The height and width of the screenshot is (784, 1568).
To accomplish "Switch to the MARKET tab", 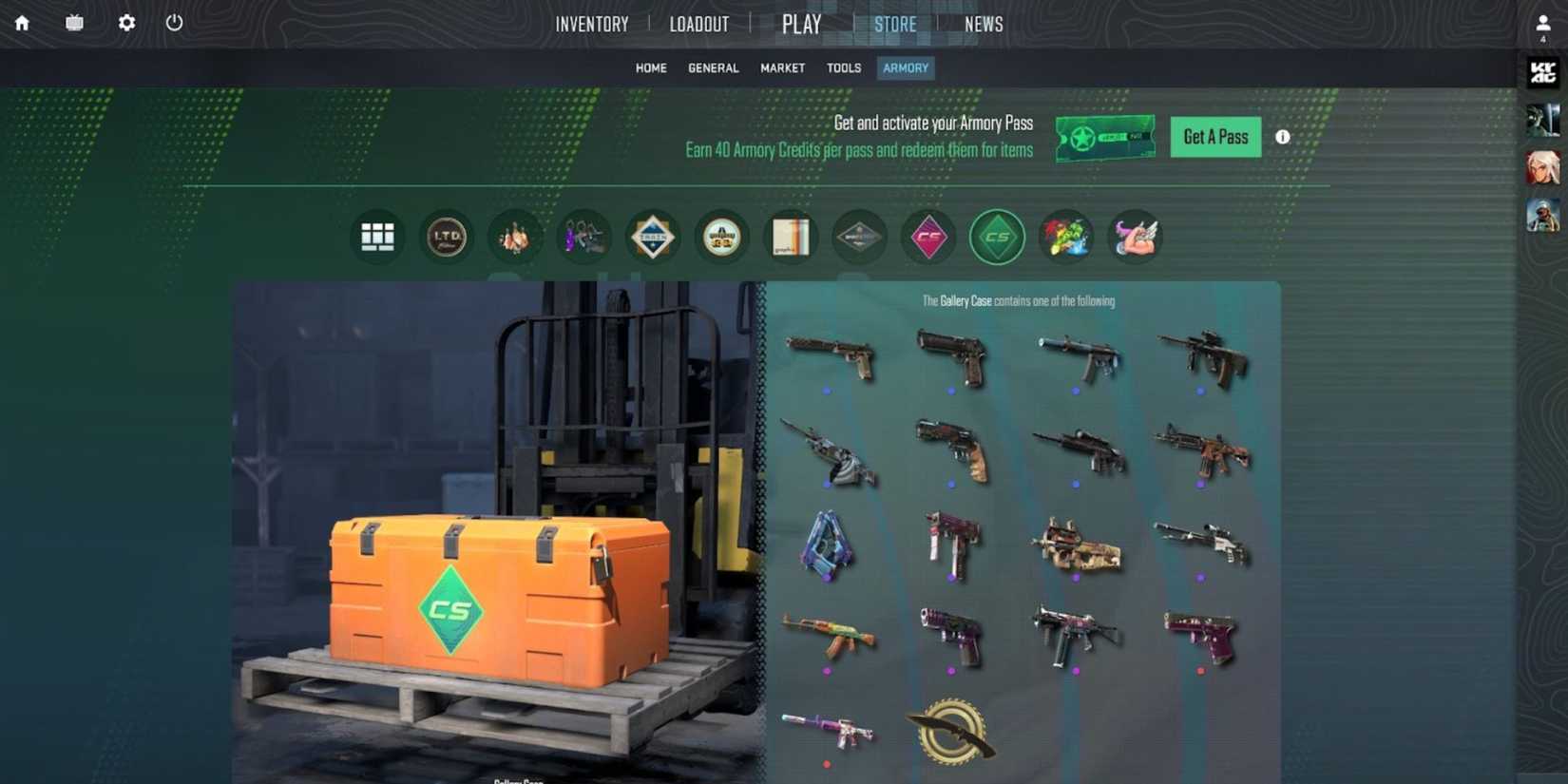I will (781, 67).
